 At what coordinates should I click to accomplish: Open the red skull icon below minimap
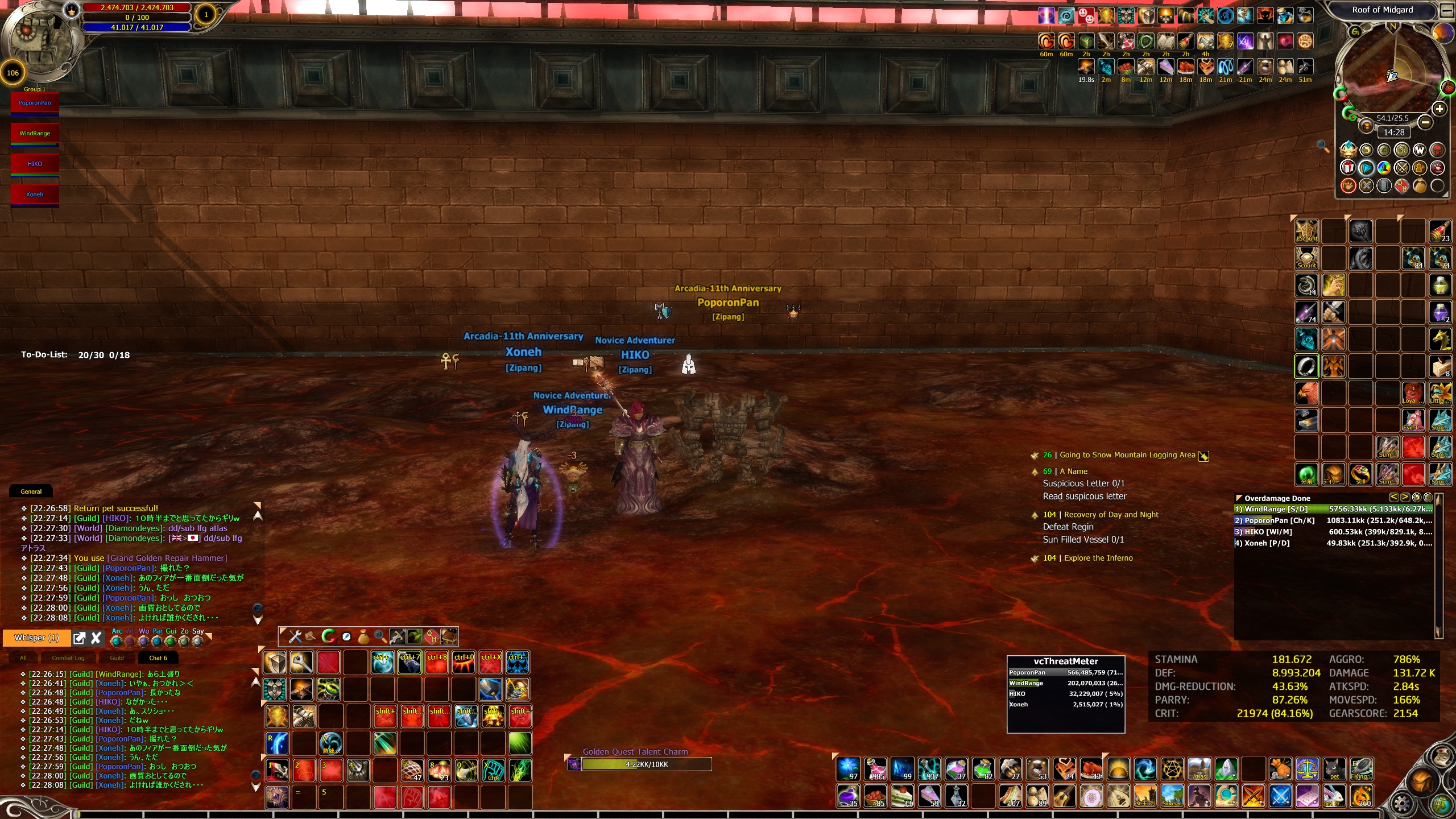tap(1437, 150)
